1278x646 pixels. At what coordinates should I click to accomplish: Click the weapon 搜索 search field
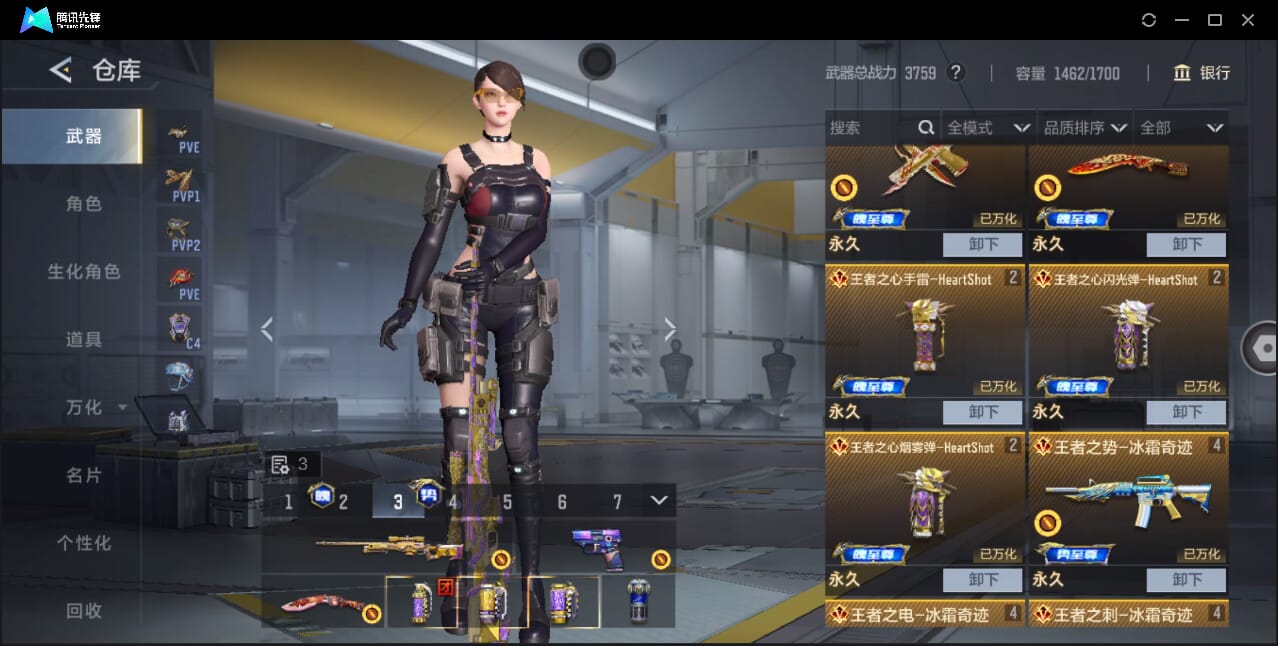point(870,128)
